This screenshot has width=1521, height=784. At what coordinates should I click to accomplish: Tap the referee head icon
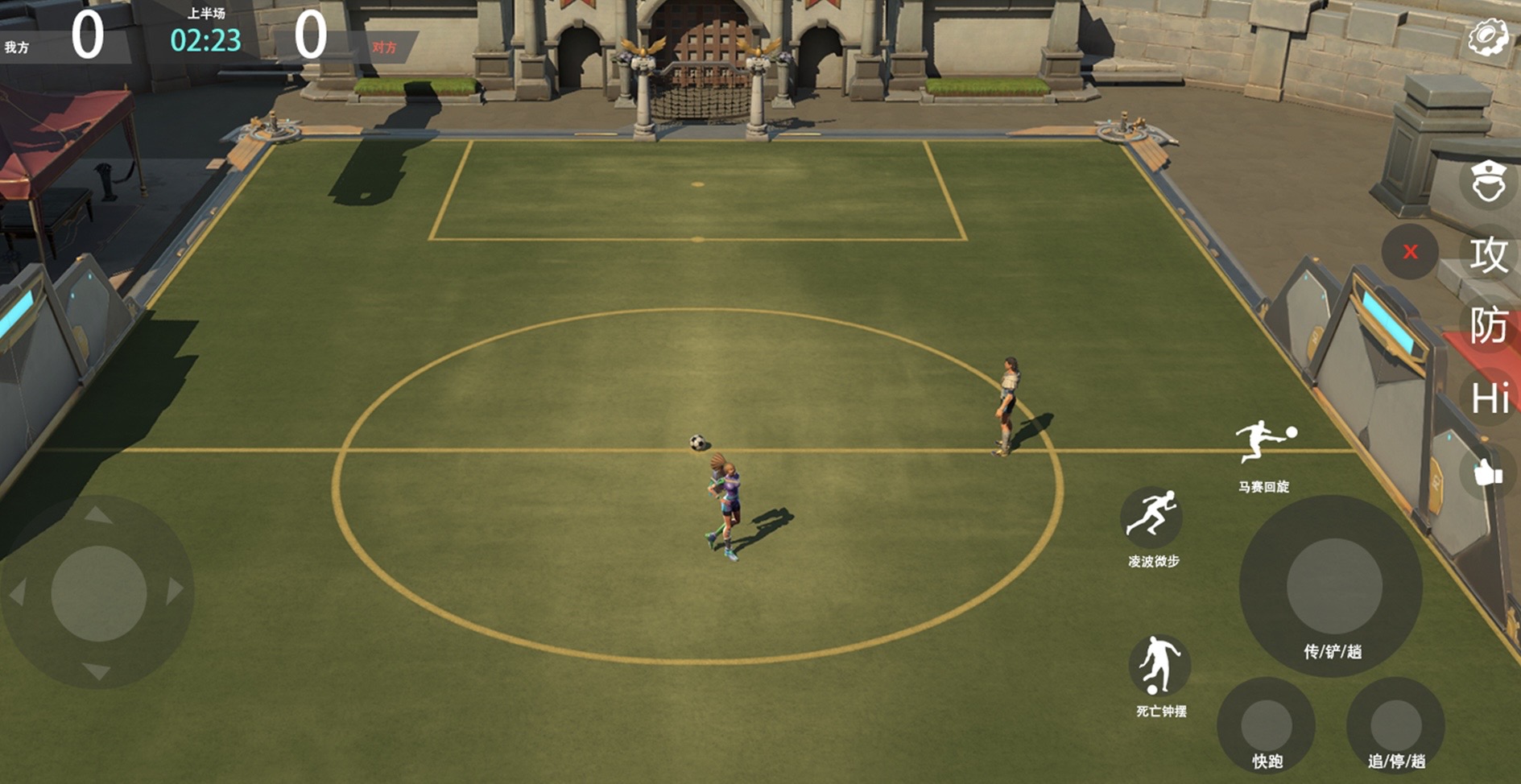(x=1488, y=182)
